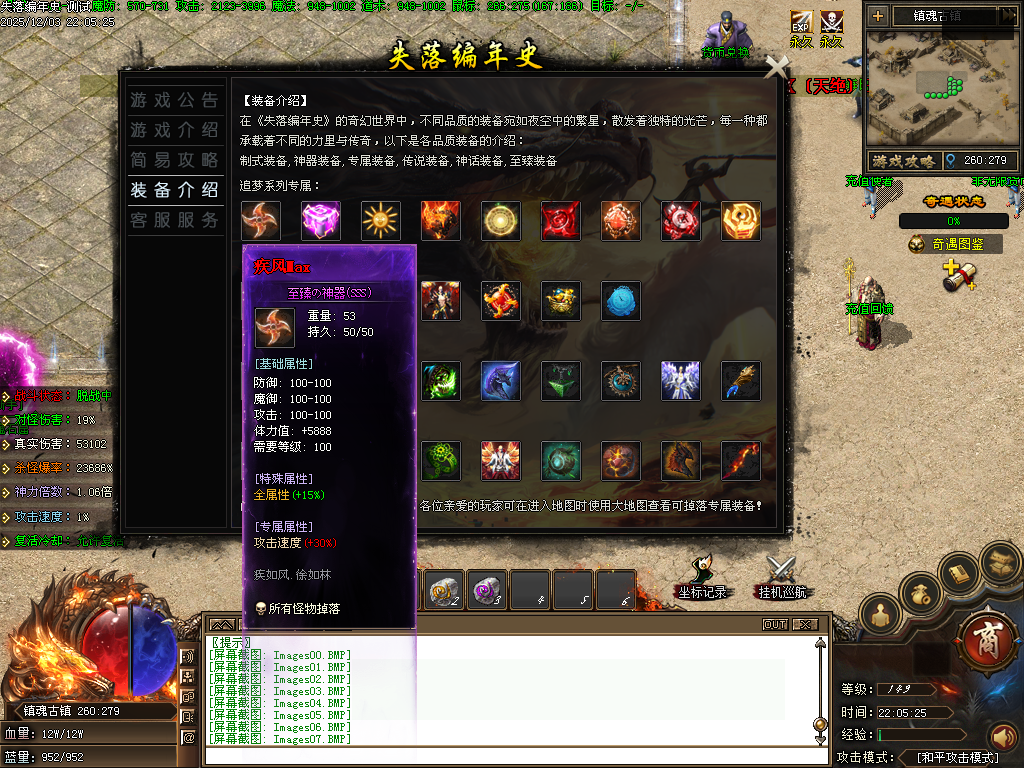The width and height of the screenshot is (1024, 768).
Task: Open the money bag inventory button
Action: point(921,592)
